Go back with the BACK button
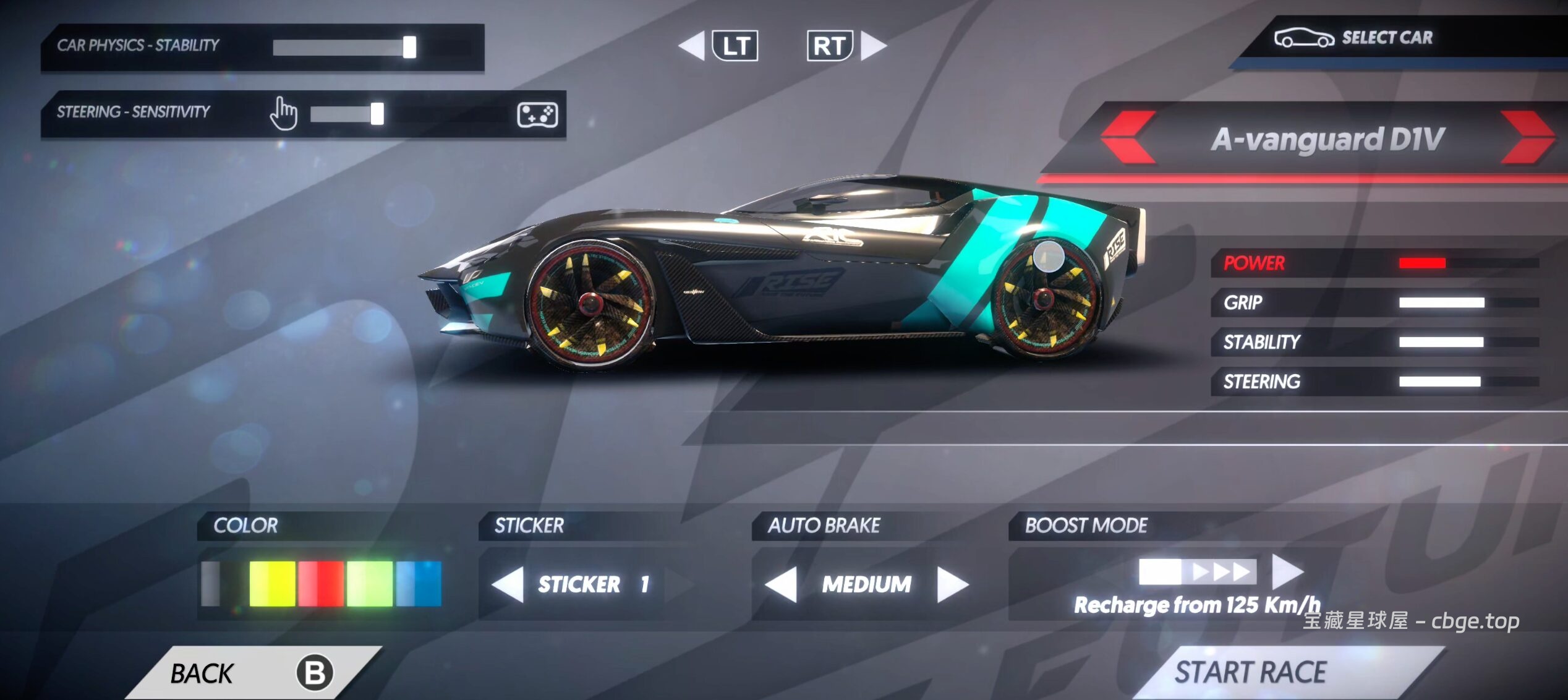 247,673
